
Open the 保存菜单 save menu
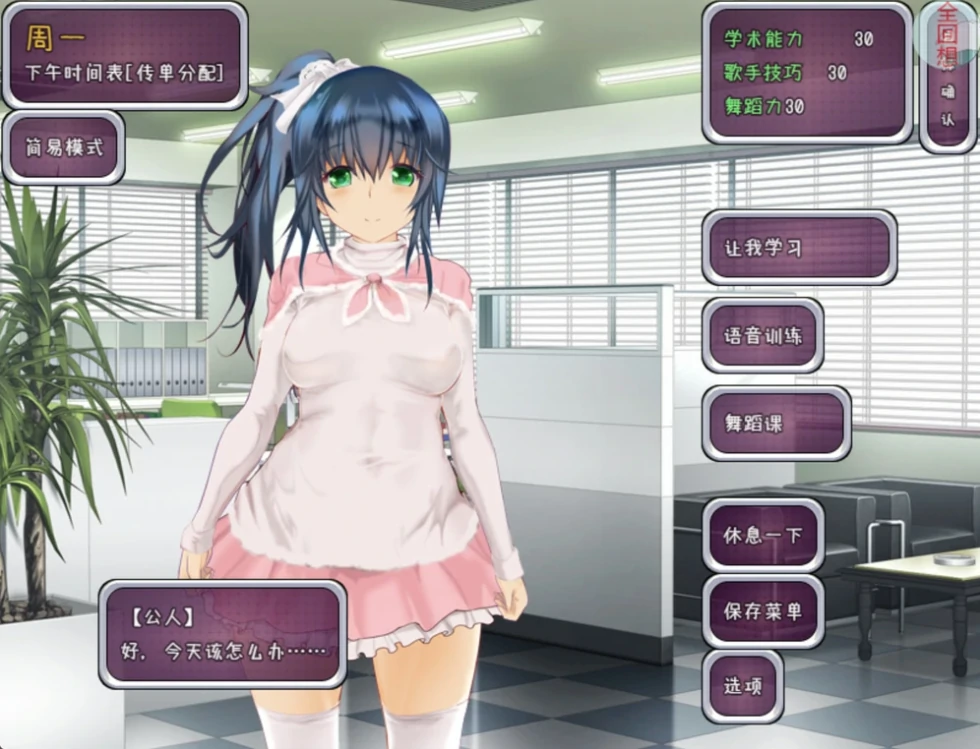(763, 611)
